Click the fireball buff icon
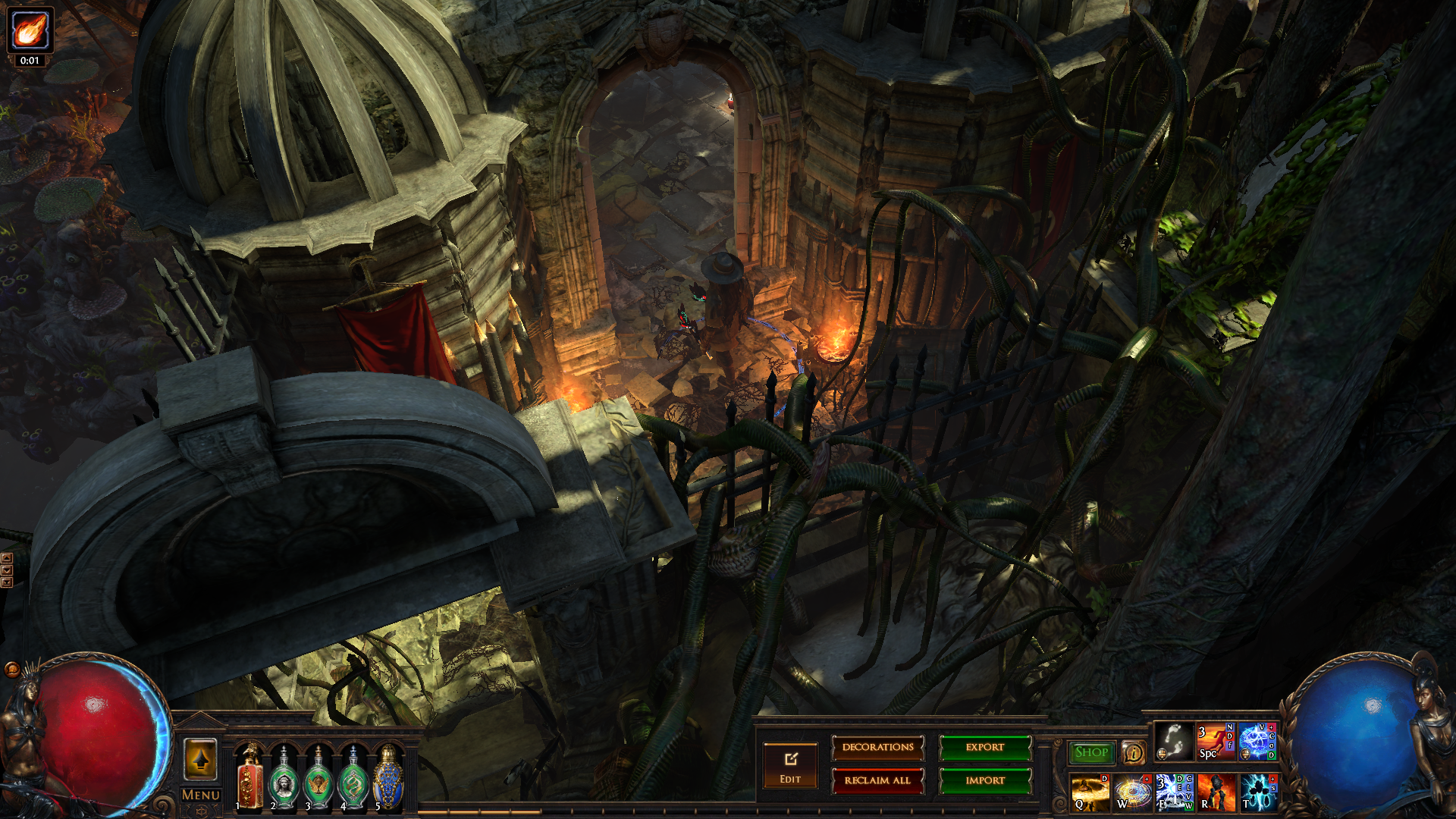The width and height of the screenshot is (1456, 819). point(30,30)
